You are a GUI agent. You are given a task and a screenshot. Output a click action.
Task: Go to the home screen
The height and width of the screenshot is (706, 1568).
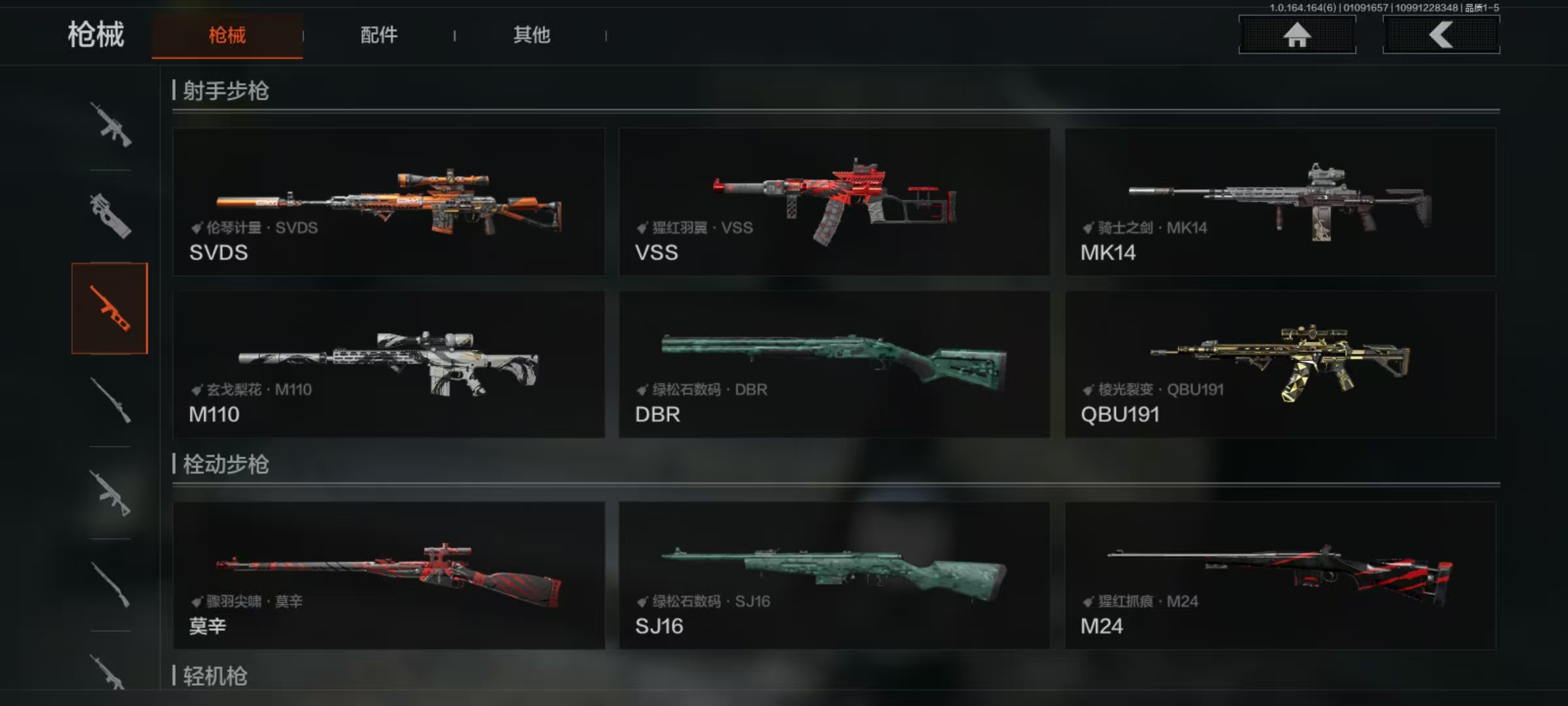click(x=1297, y=35)
